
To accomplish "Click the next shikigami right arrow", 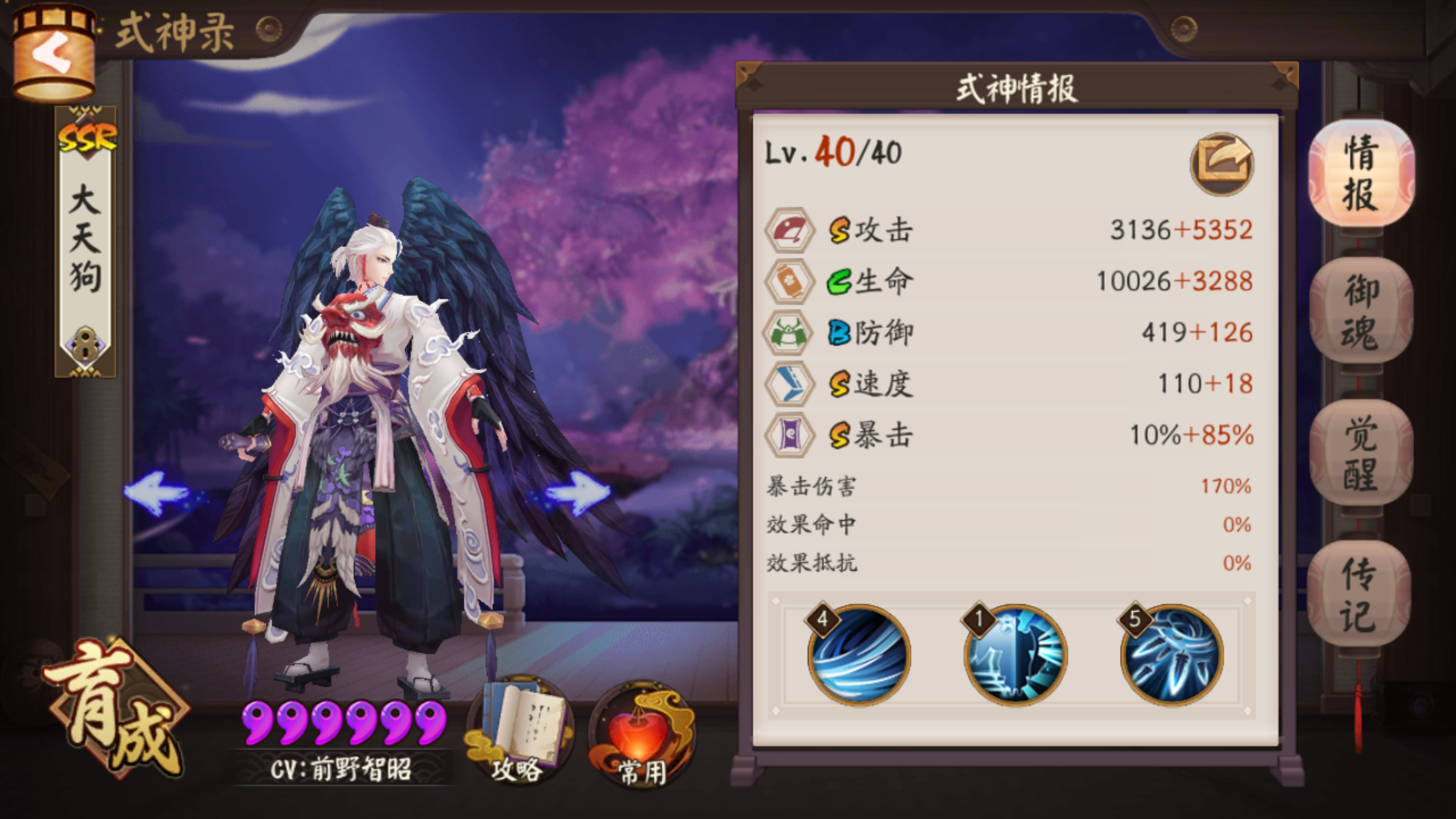I will 578,493.
